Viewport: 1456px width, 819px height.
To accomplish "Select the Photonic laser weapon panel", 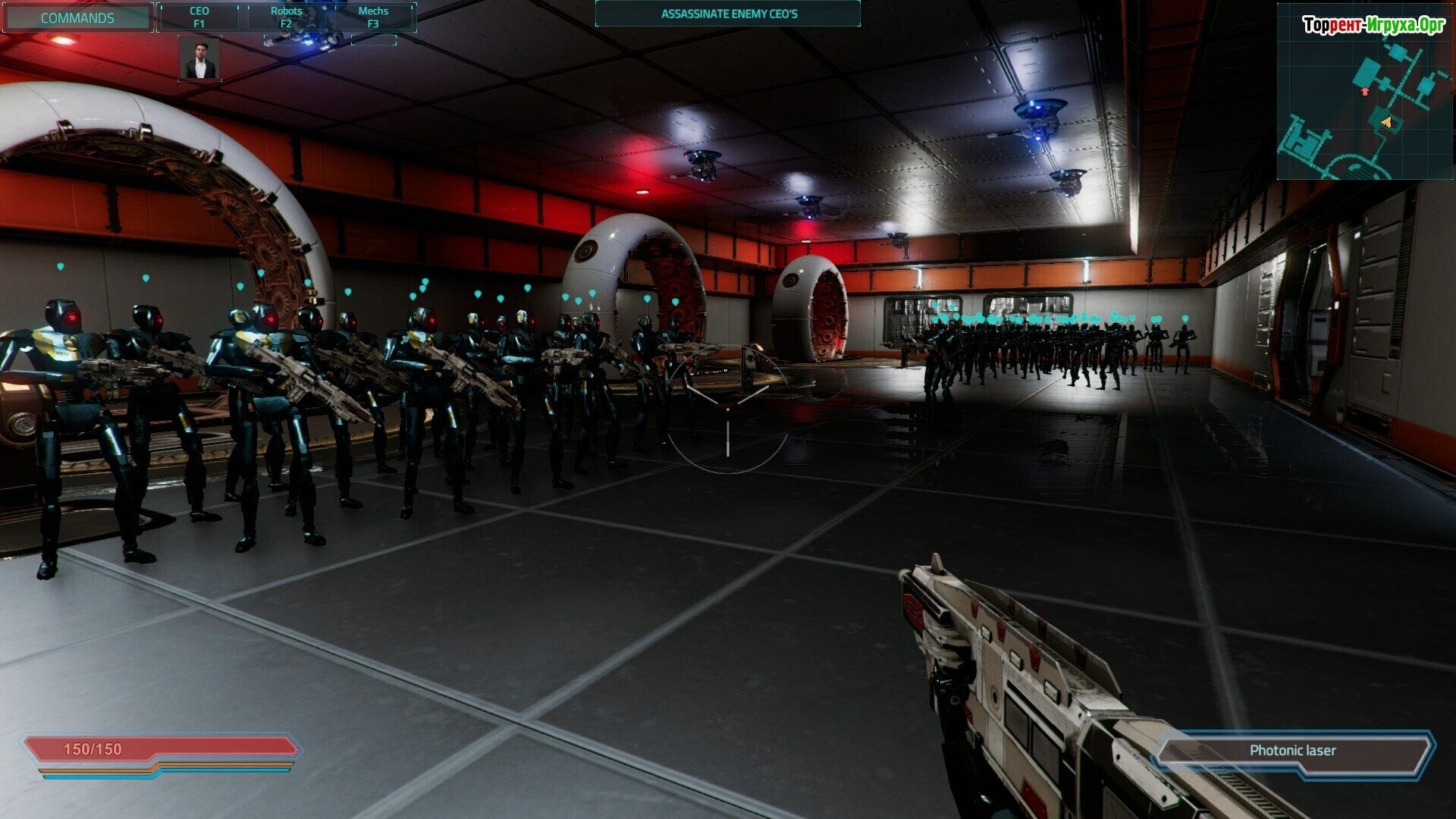I will (1292, 751).
